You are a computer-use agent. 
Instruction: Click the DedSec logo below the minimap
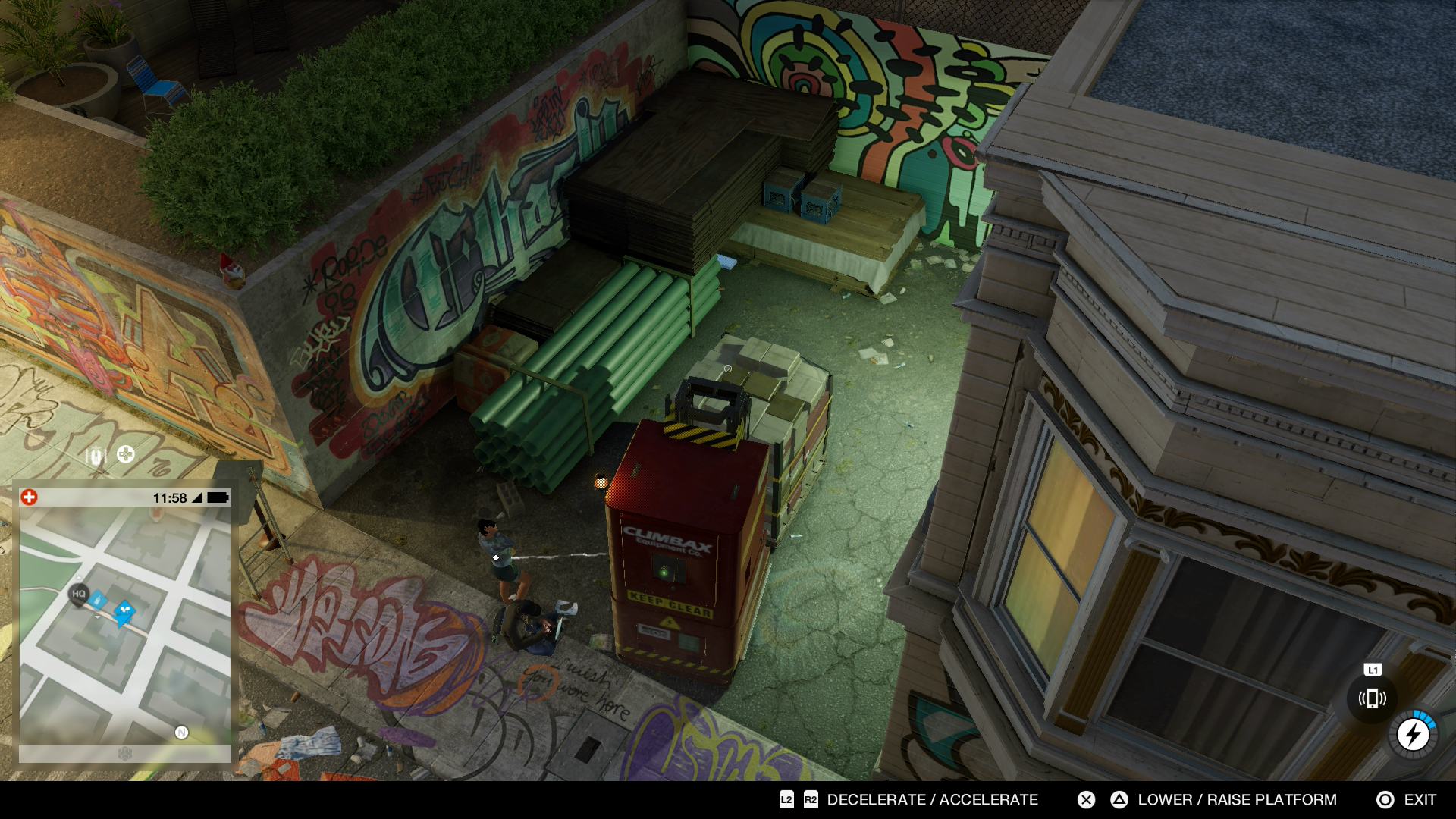point(125,753)
